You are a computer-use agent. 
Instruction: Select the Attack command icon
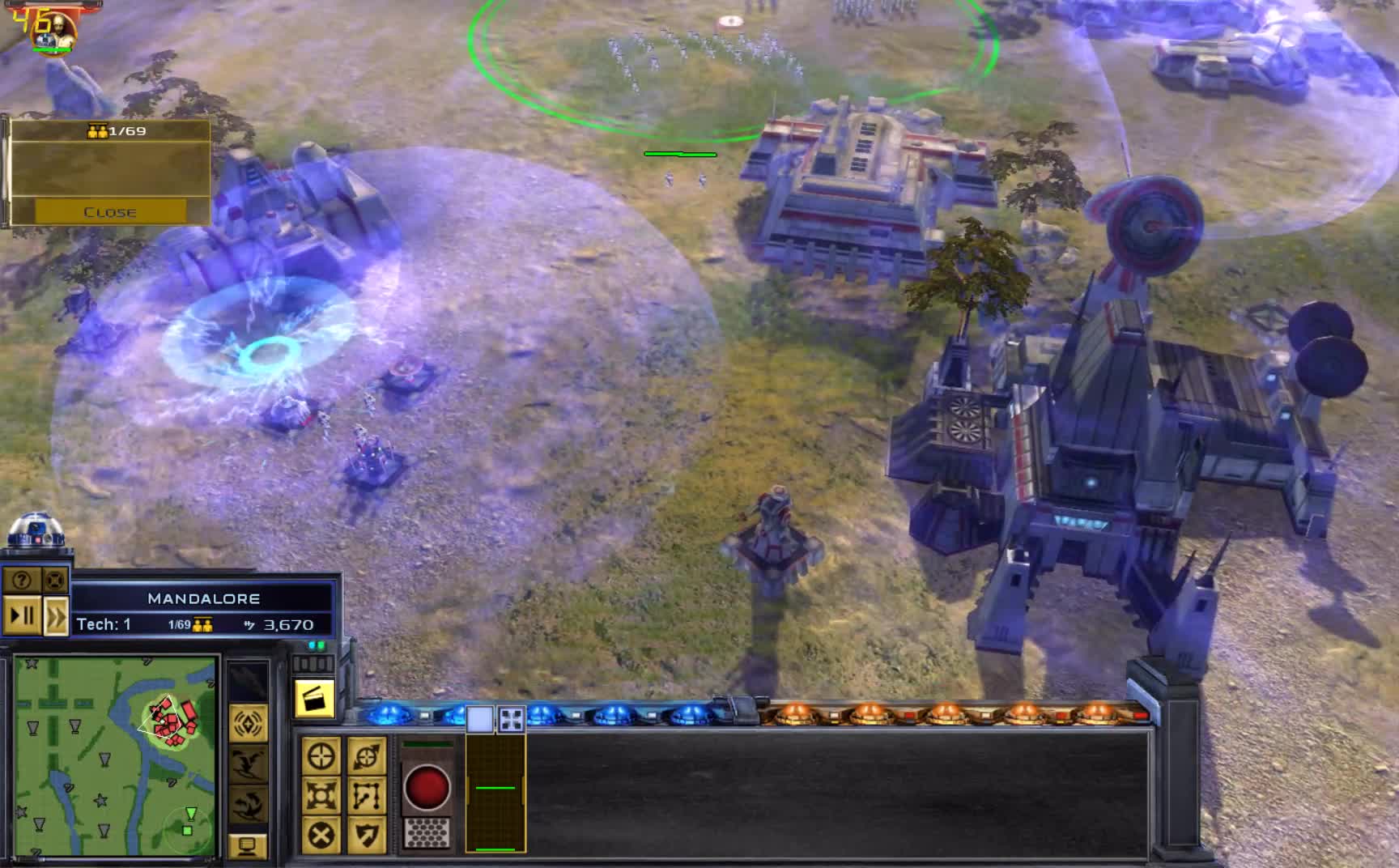(321, 755)
